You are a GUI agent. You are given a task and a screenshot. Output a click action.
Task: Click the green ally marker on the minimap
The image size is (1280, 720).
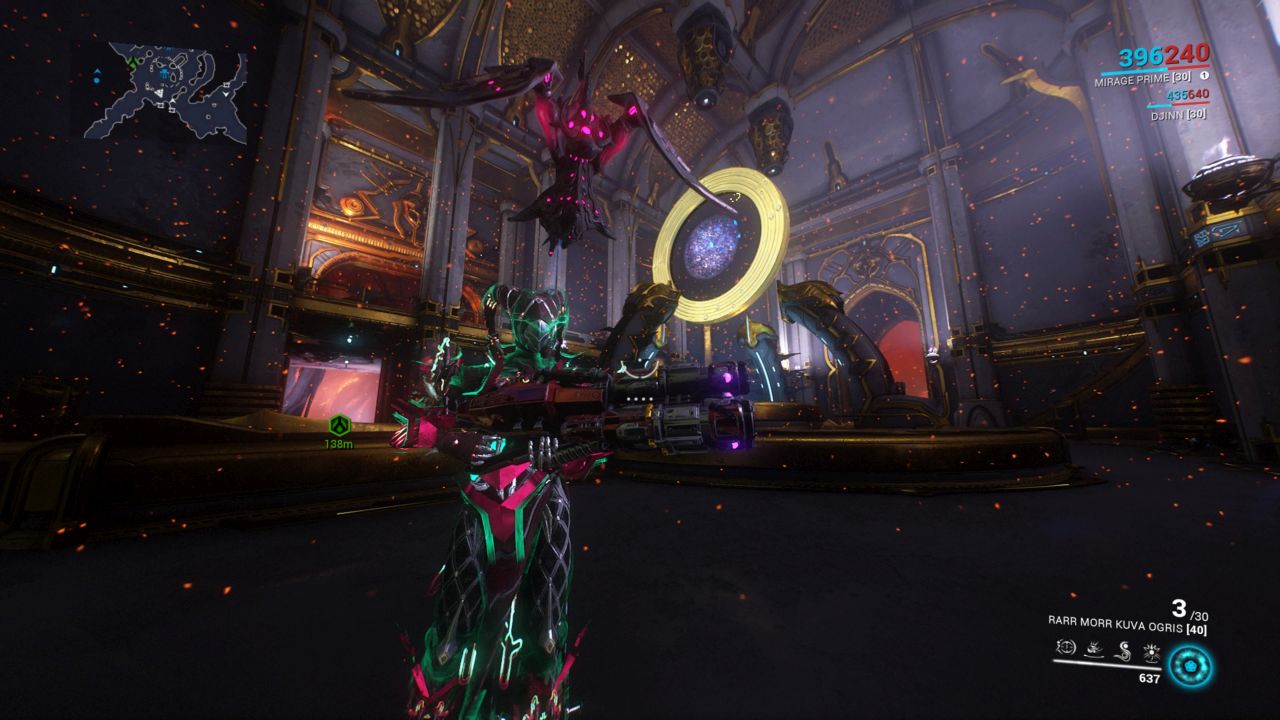[133, 62]
